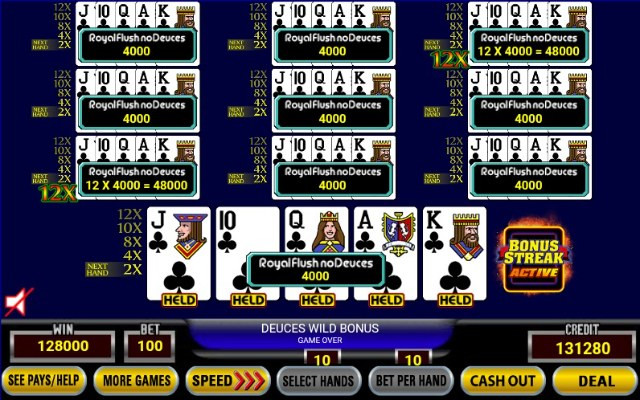This screenshot has width=640, height=400.
Task: Toggle the muted sound speaker icon
Action: point(18,301)
